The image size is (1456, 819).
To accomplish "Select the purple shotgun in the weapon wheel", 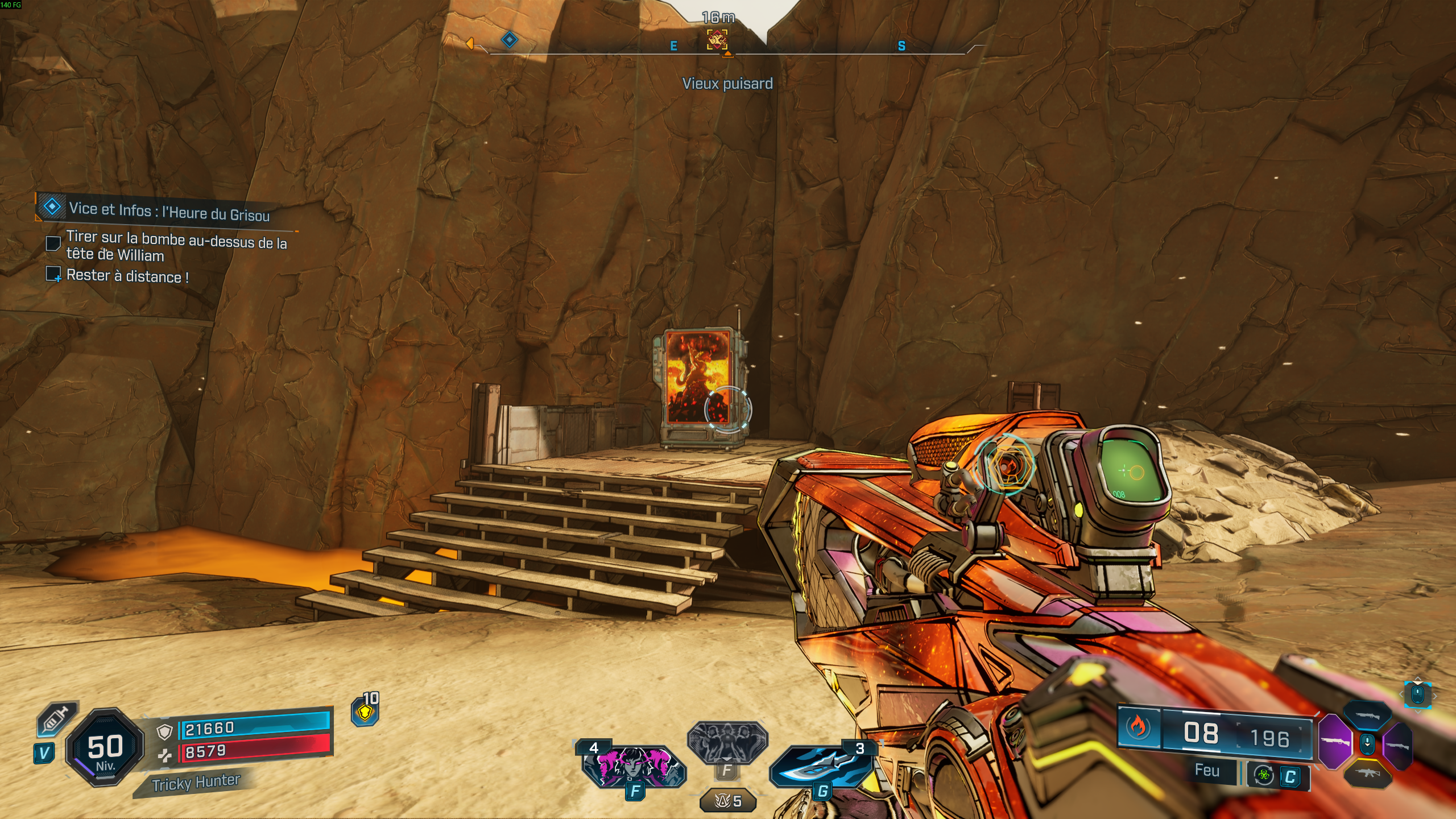I will click(x=1335, y=742).
